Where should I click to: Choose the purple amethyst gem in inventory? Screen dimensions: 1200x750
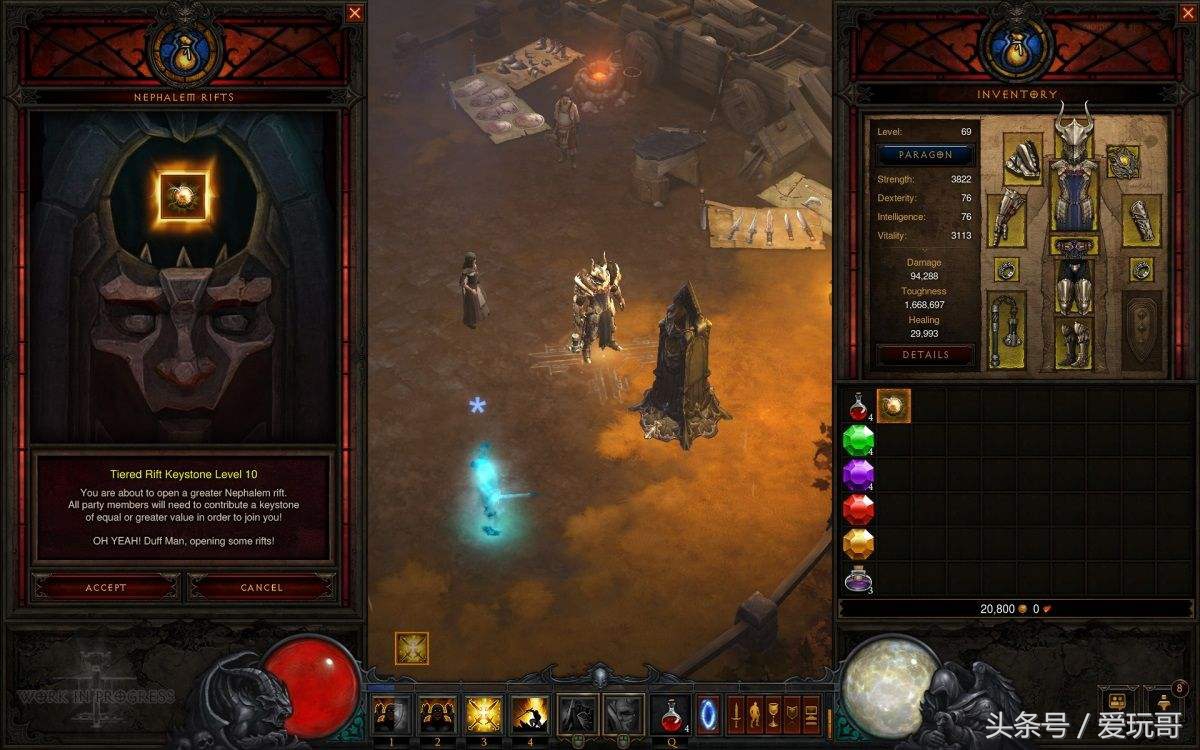[x=858, y=475]
